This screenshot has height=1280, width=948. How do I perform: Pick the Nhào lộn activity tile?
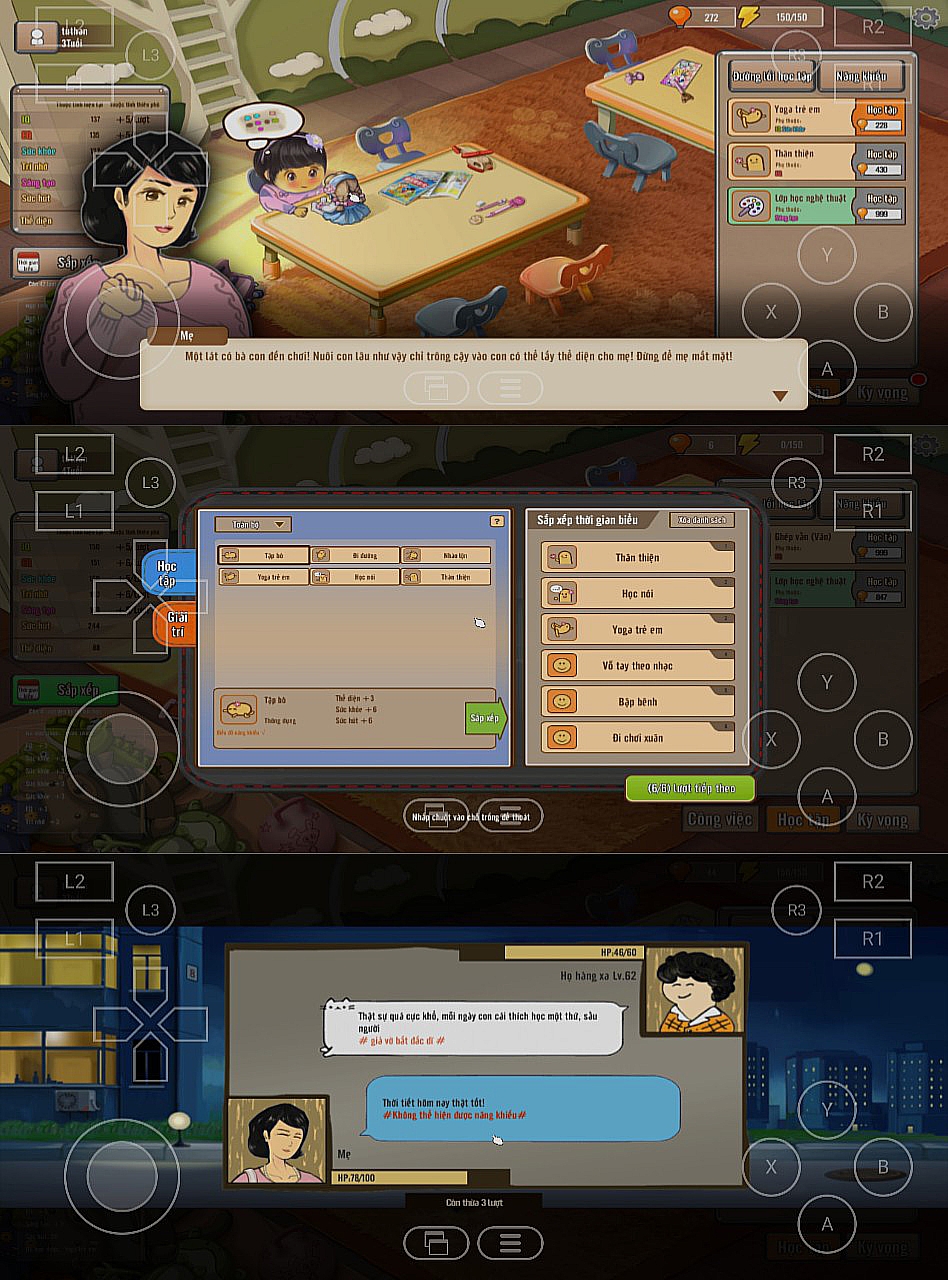[446, 555]
